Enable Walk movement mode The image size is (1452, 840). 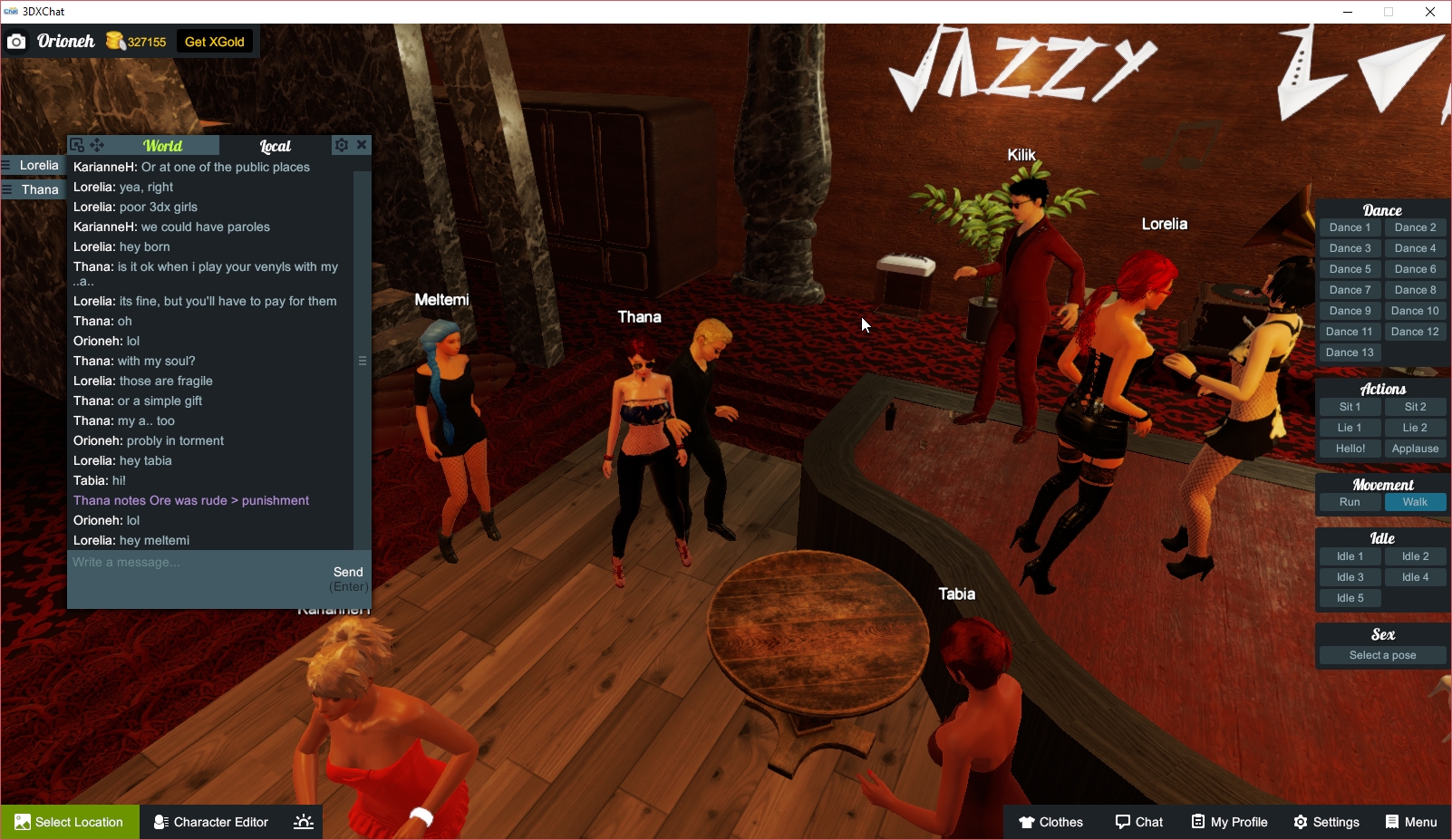[1415, 501]
